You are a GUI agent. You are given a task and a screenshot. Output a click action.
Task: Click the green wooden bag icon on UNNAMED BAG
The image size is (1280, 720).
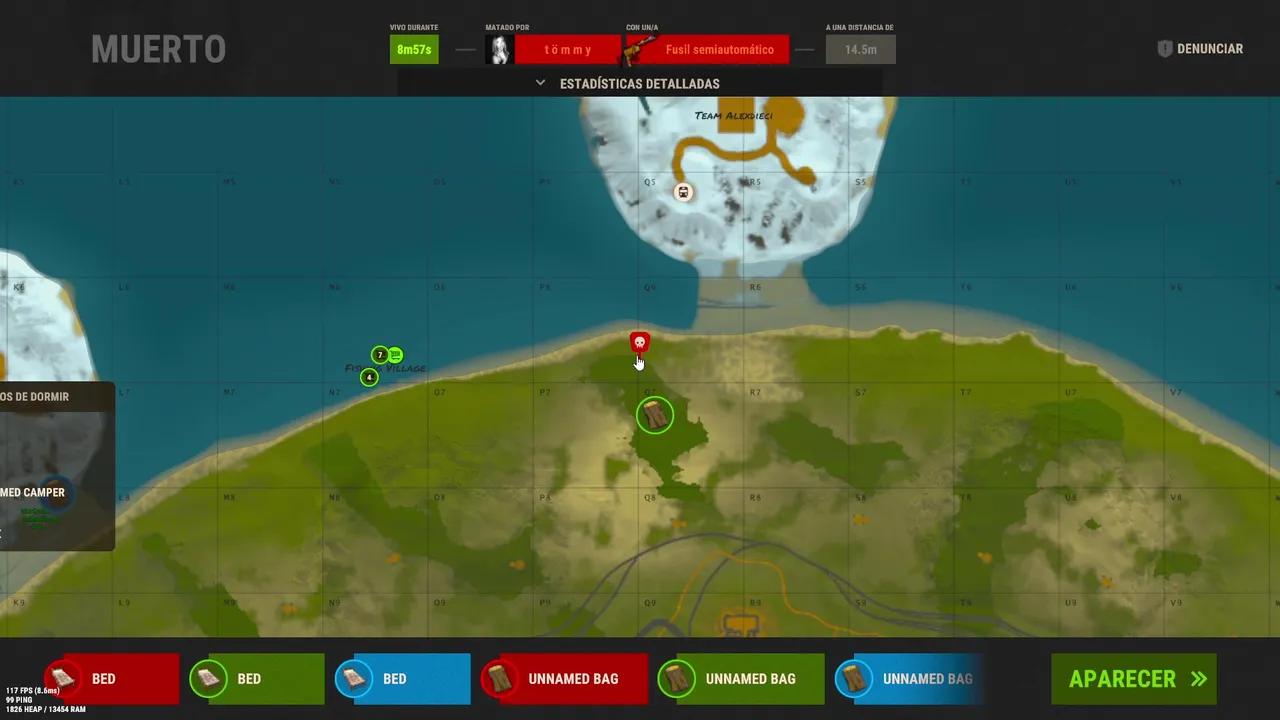676,679
